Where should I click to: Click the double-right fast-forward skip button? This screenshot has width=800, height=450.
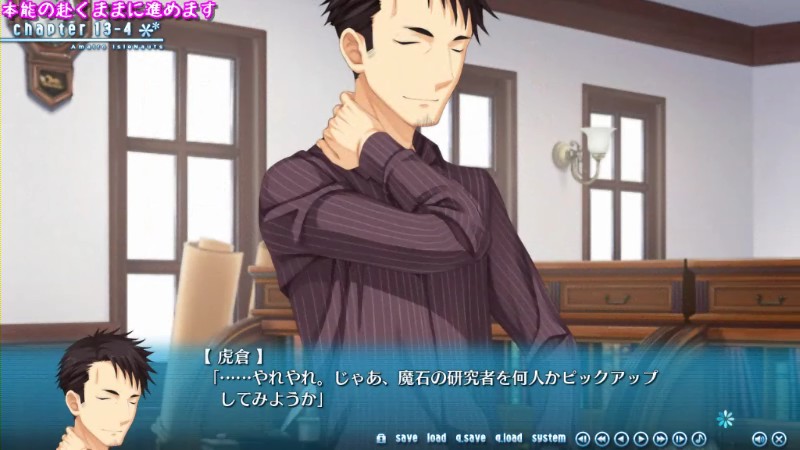(x=660, y=438)
